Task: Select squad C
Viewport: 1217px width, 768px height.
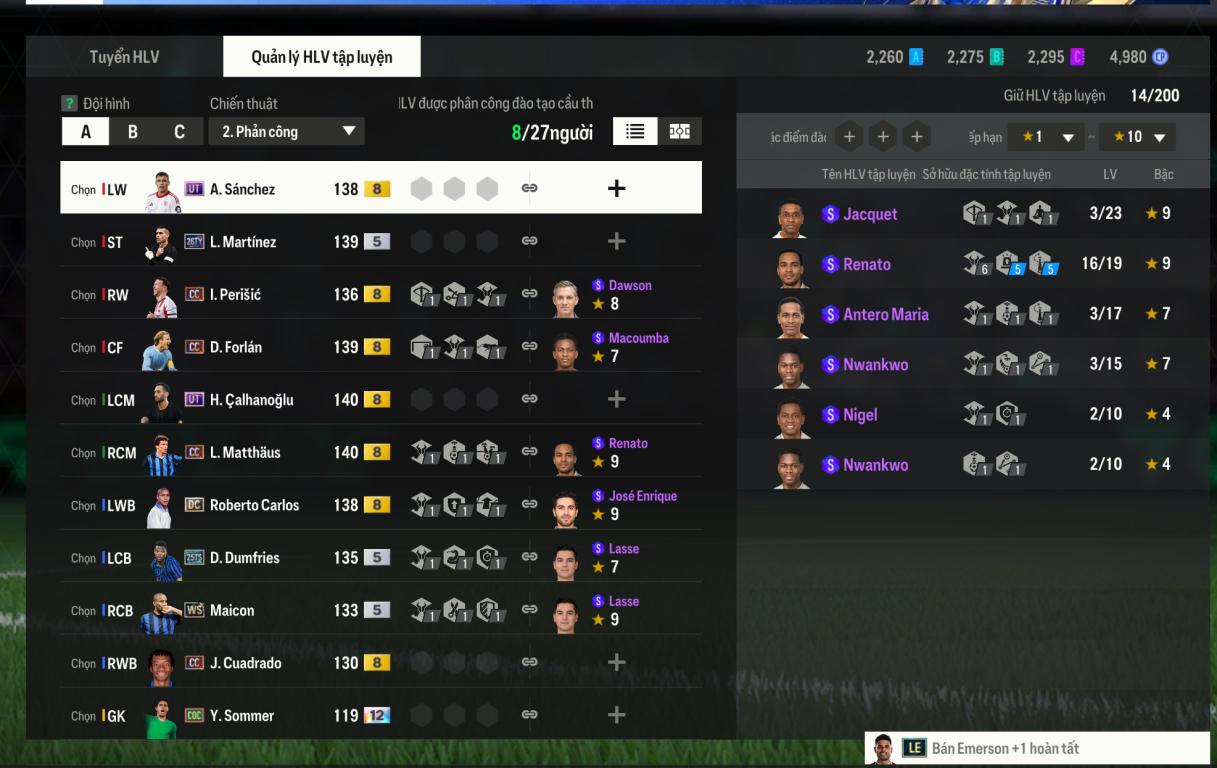Action: 179,131
